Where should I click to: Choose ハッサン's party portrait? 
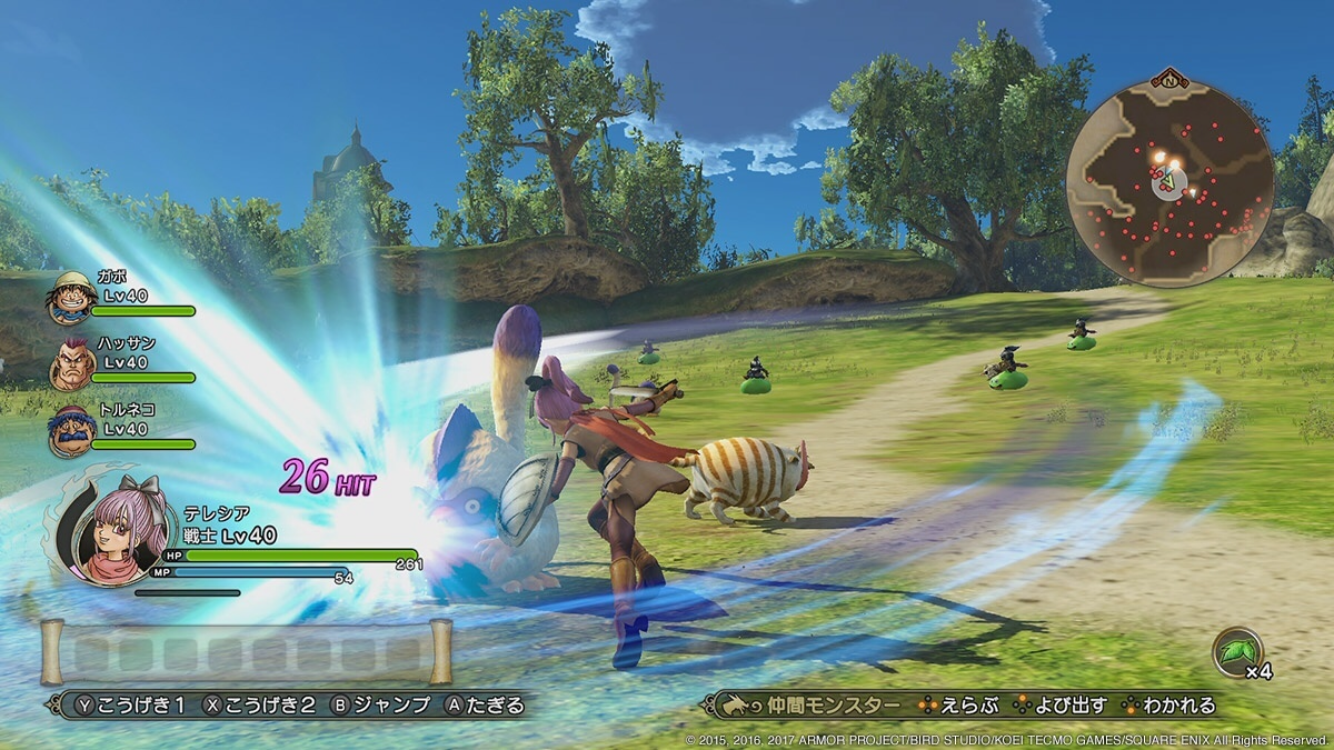point(70,364)
